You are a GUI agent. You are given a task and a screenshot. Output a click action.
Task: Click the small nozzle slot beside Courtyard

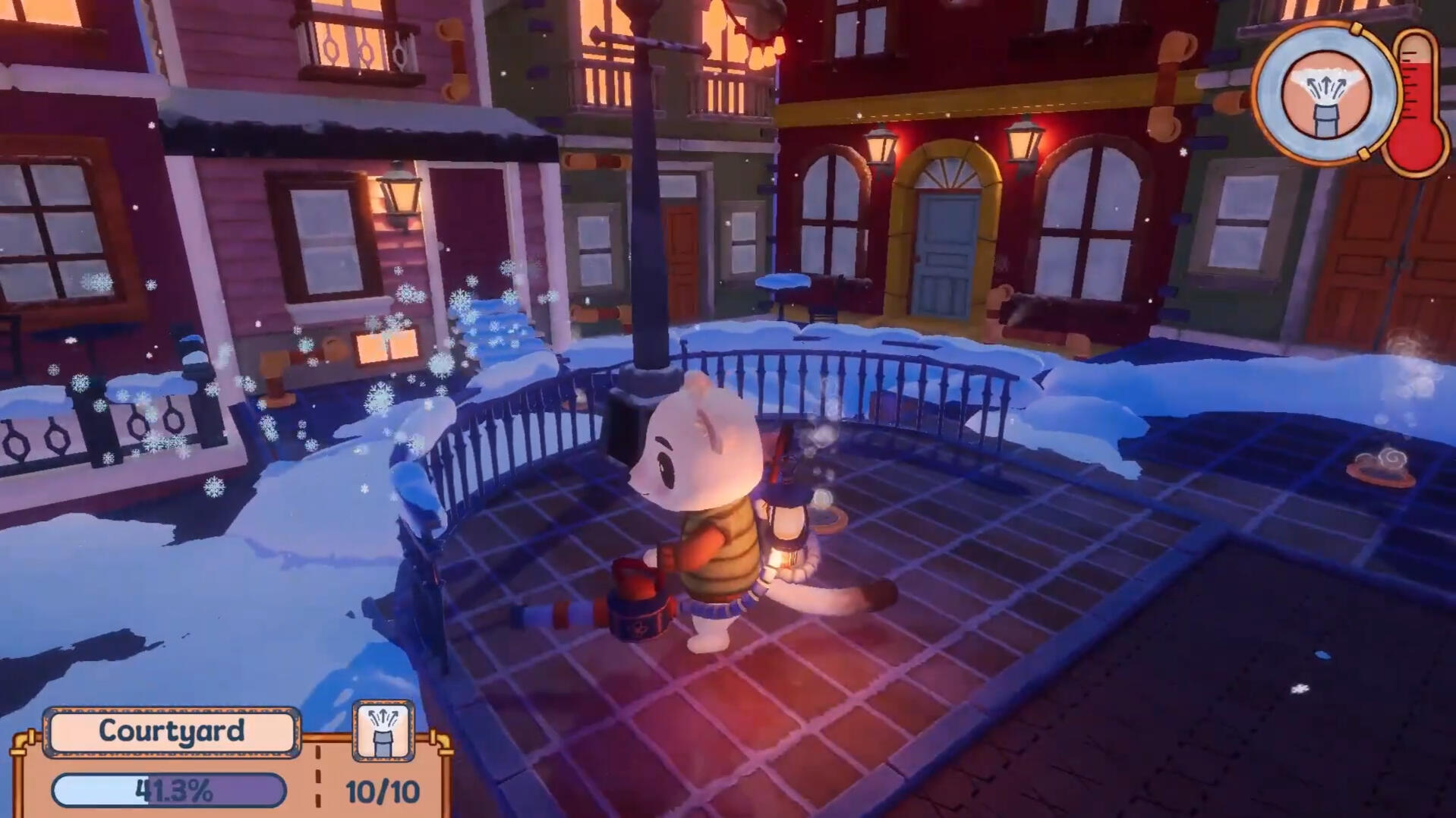(383, 731)
